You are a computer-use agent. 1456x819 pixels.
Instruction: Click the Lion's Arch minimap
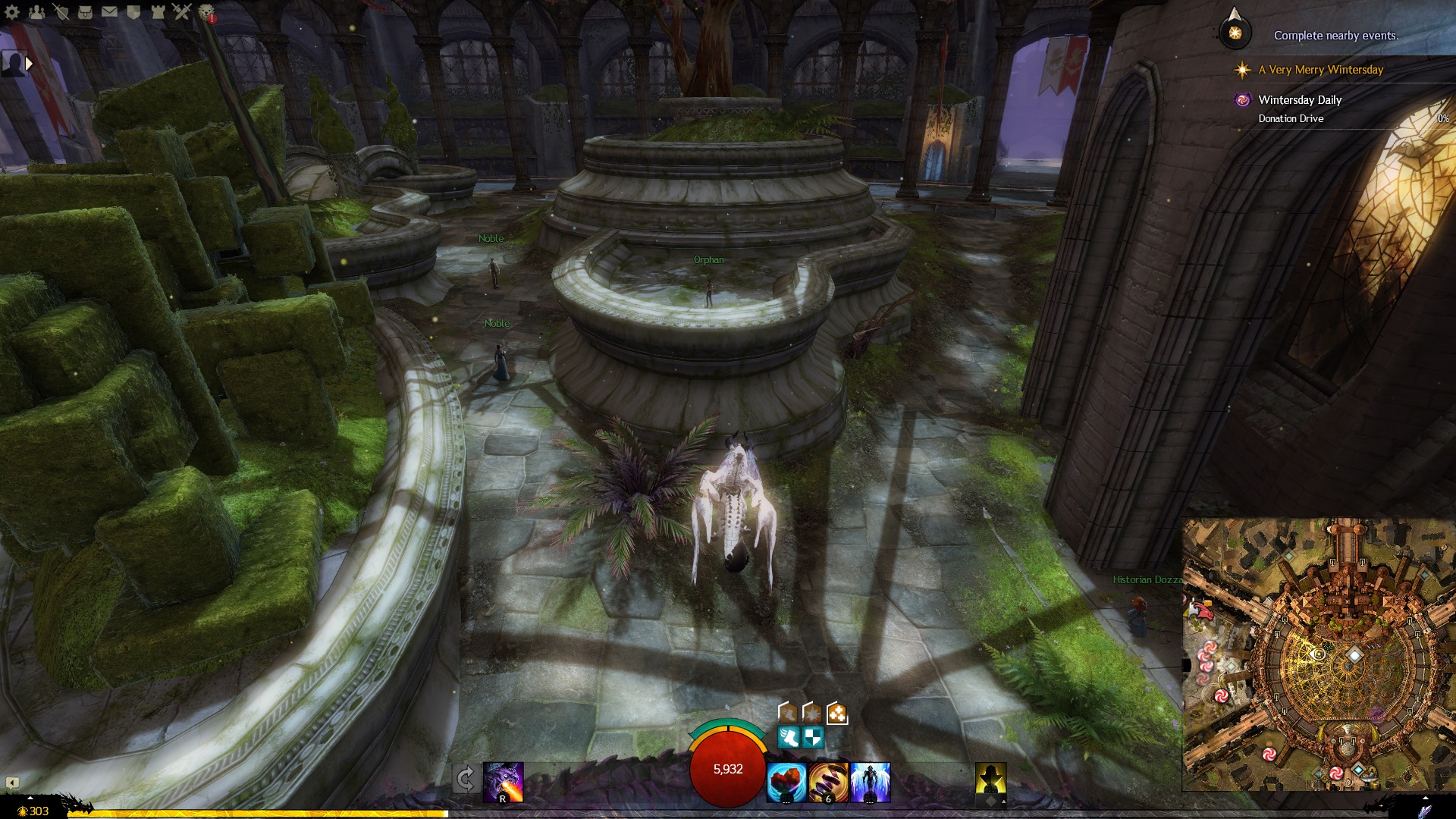click(x=1319, y=654)
